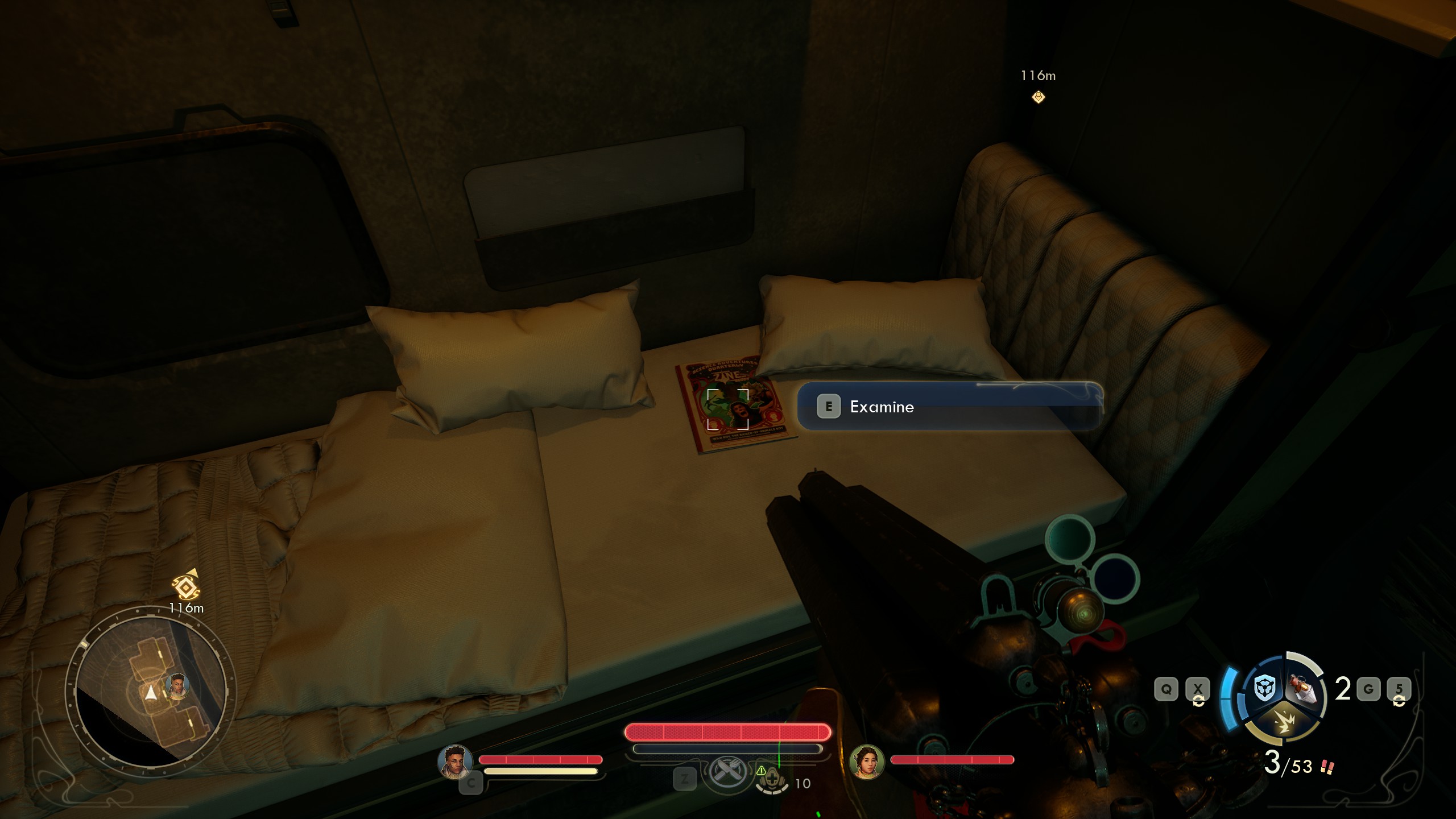This screenshot has width=1456, height=819.
Task: Select the explosive blast segment on the weapon wheel
Action: pos(1284,723)
